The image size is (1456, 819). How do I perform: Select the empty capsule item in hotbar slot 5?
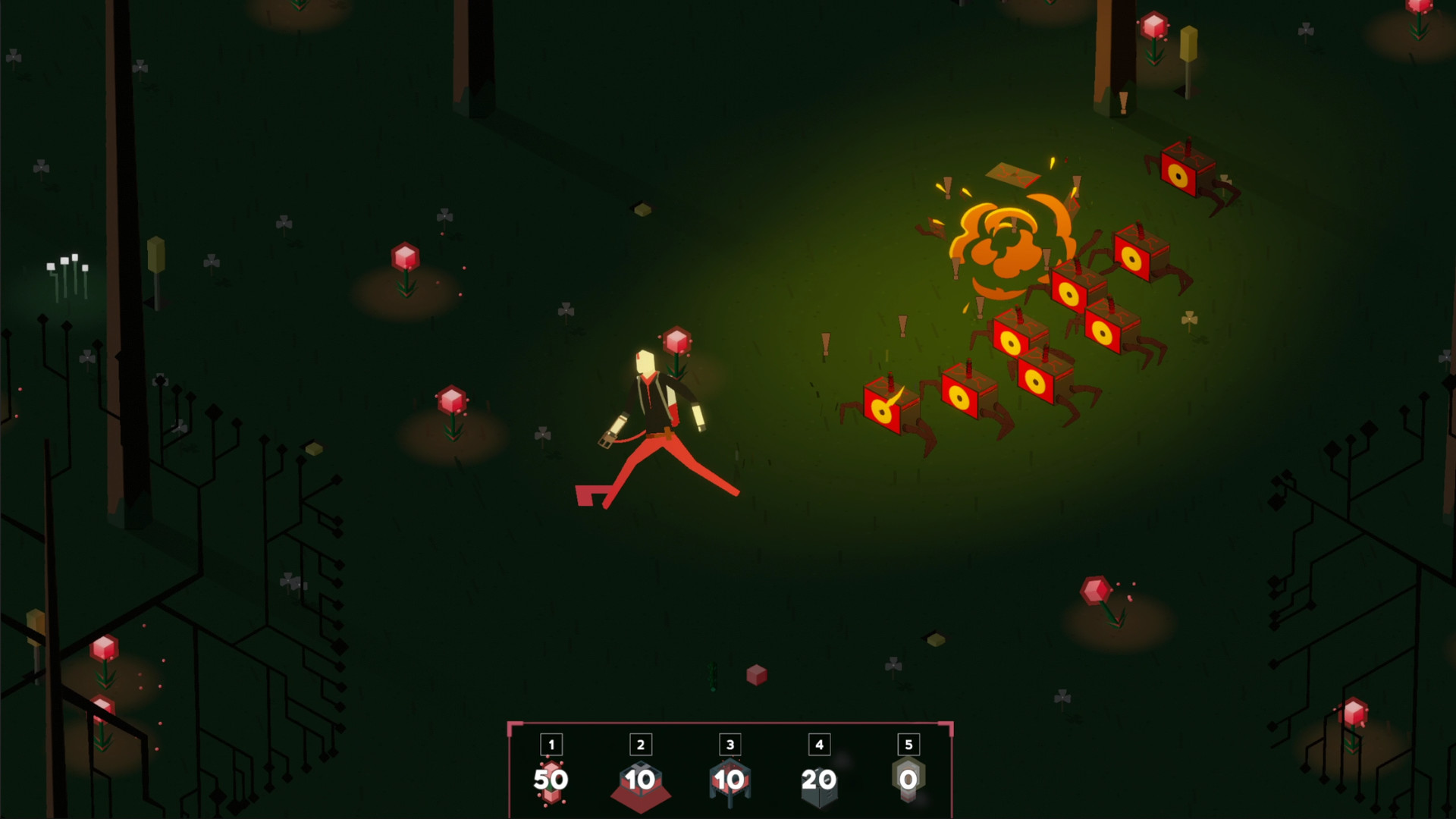point(908,781)
